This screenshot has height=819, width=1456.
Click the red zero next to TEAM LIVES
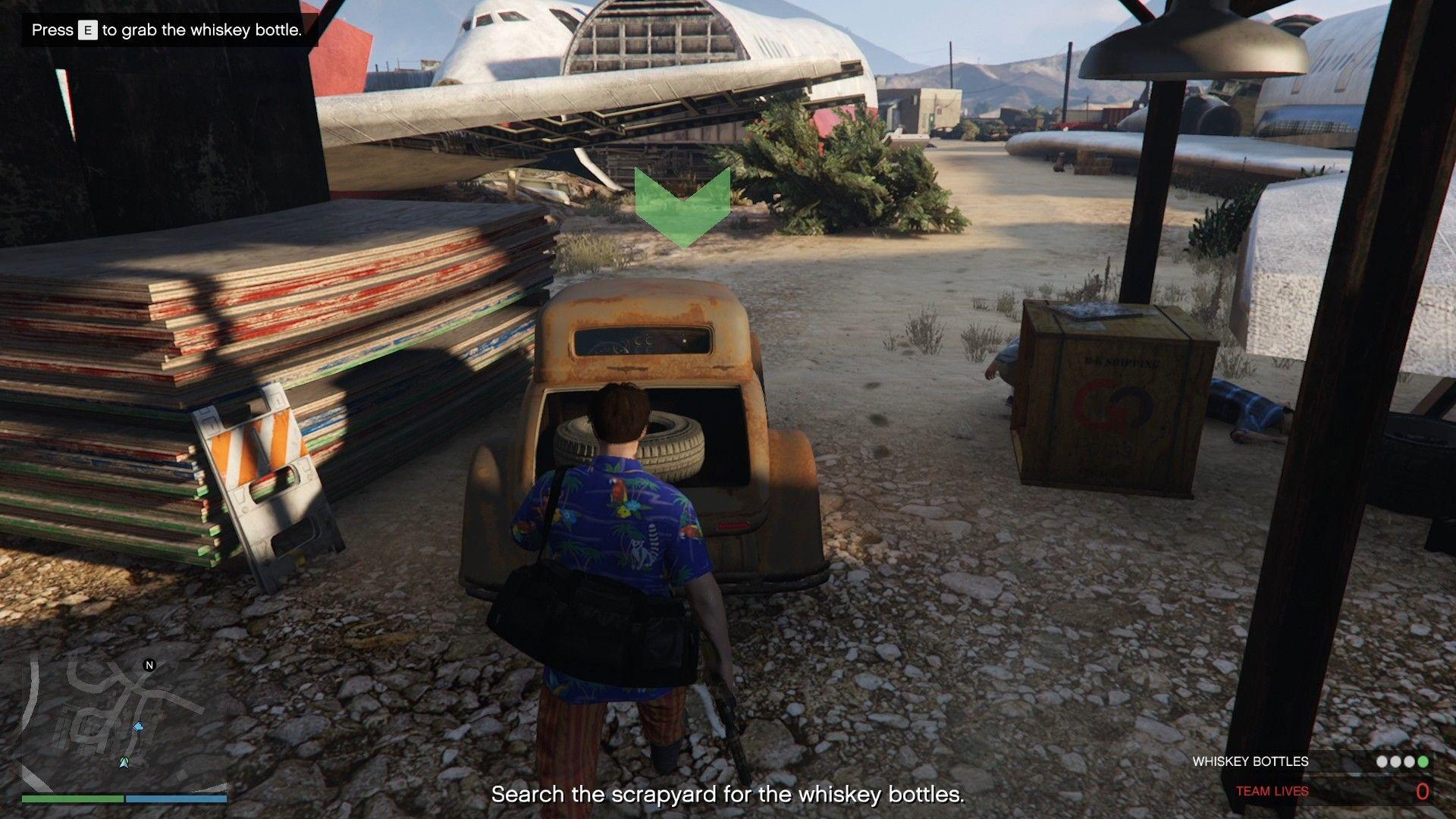1423,792
